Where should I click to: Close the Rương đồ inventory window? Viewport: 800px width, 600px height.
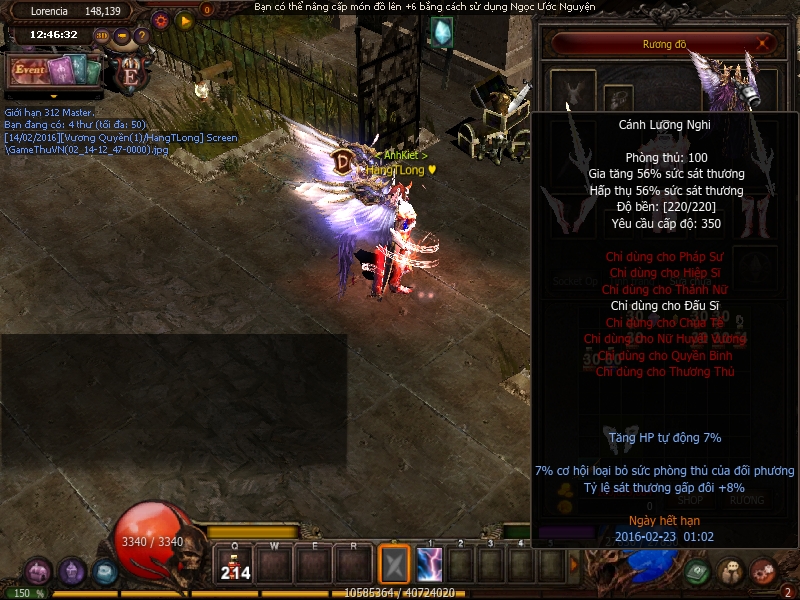coord(765,43)
